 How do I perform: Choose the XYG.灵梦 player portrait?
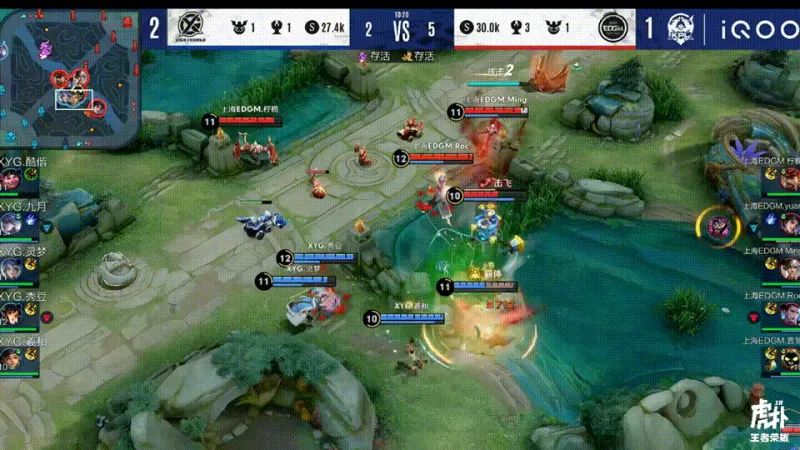pyautogui.click(x=11, y=269)
